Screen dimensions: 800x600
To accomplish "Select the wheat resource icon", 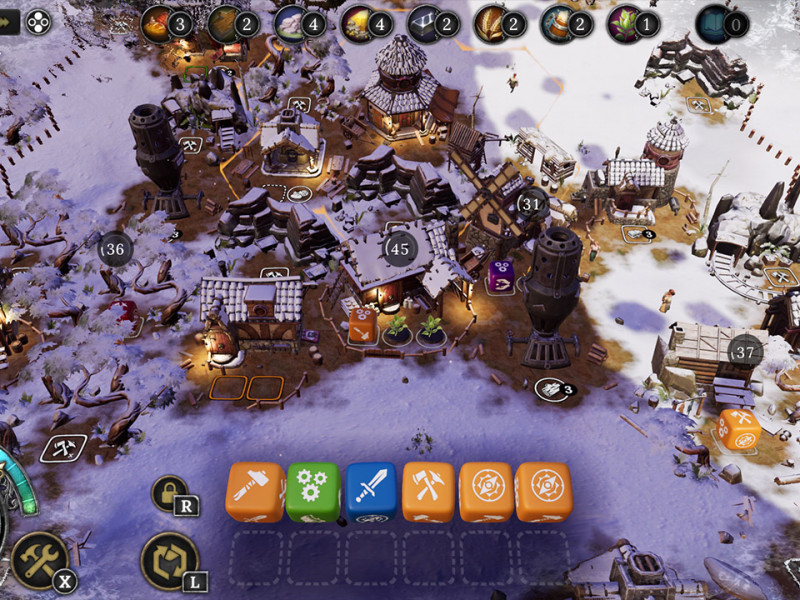I will coord(490,22).
